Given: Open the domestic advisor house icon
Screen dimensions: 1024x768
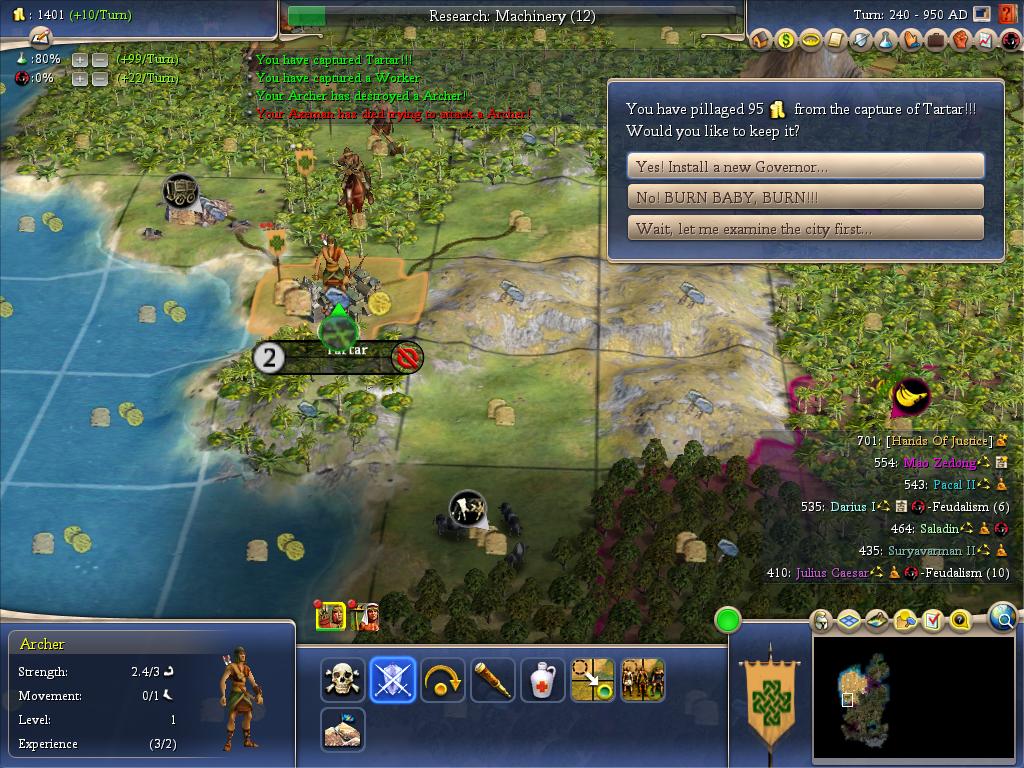Looking at the screenshot, I should (760, 41).
